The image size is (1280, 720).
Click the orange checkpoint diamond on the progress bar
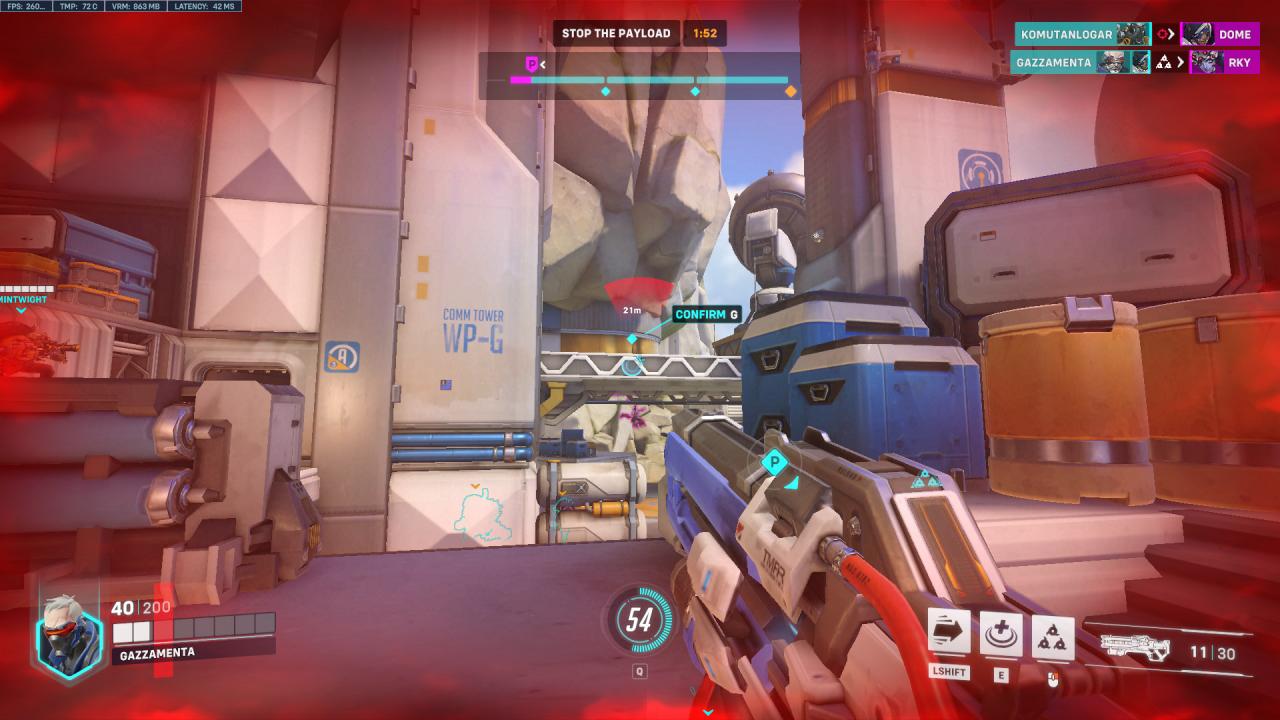click(788, 89)
